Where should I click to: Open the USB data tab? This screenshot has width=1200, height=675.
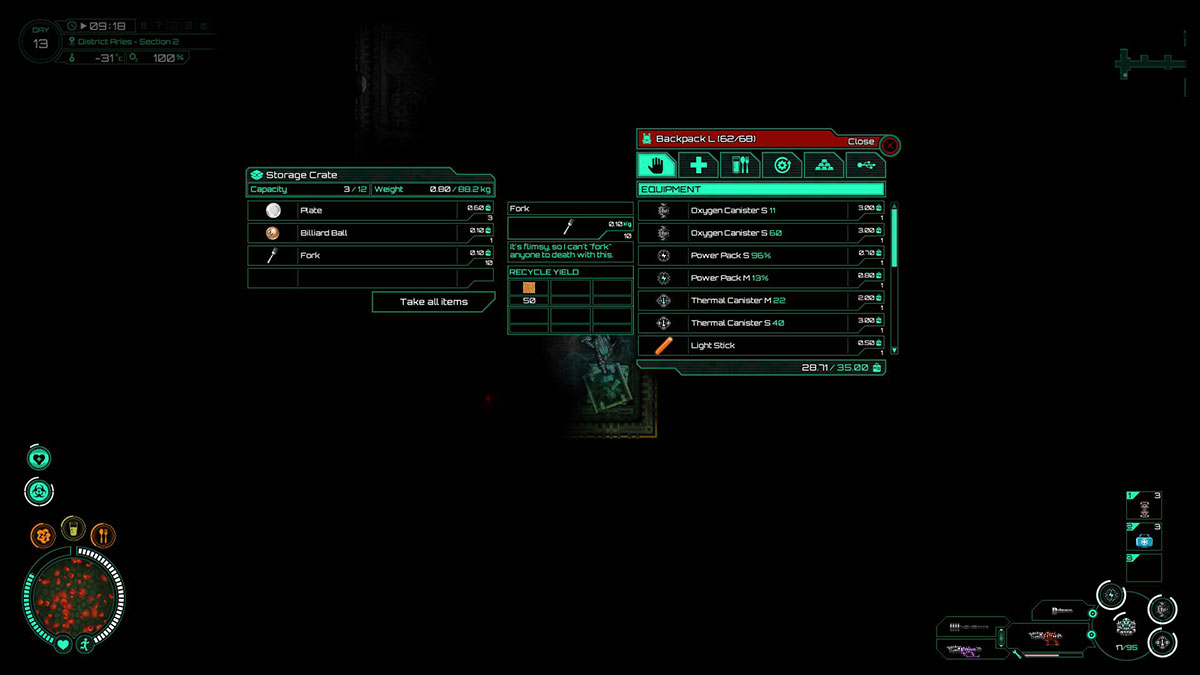coord(865,166)
